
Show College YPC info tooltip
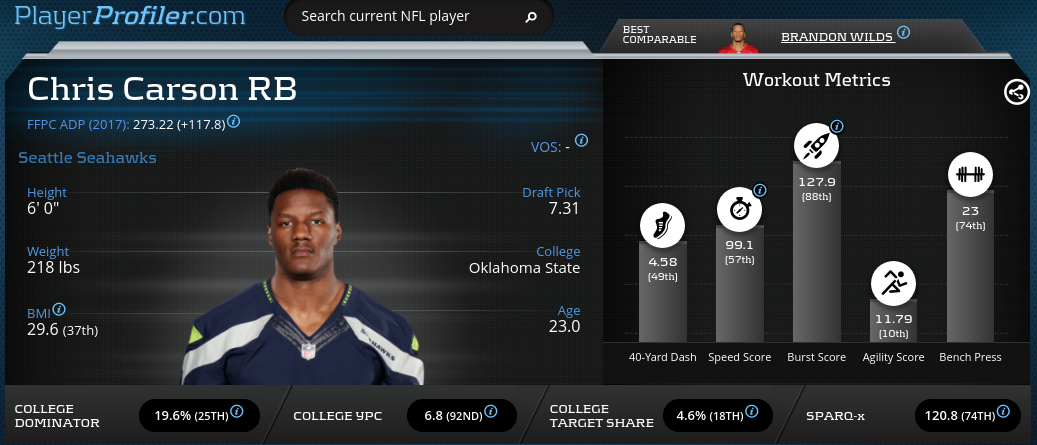[497, 411]
